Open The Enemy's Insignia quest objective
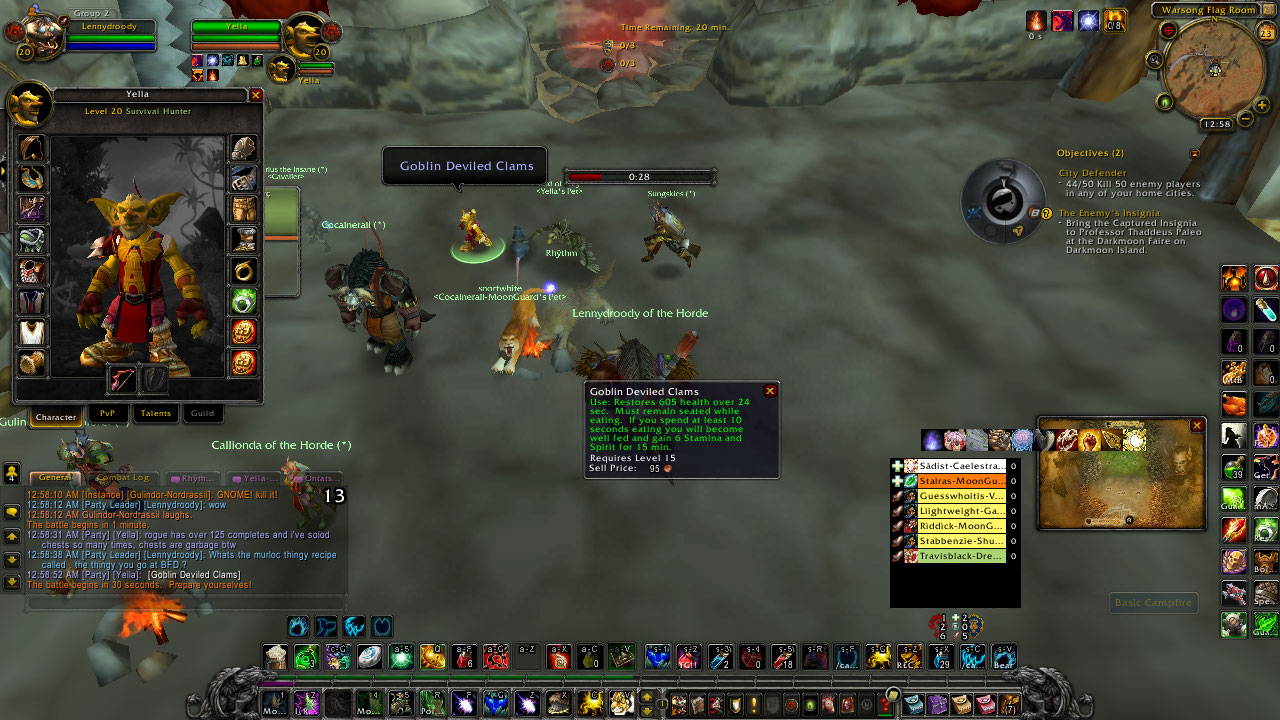This screenshot has height=720, width=1280. [x=1109, y=213]
